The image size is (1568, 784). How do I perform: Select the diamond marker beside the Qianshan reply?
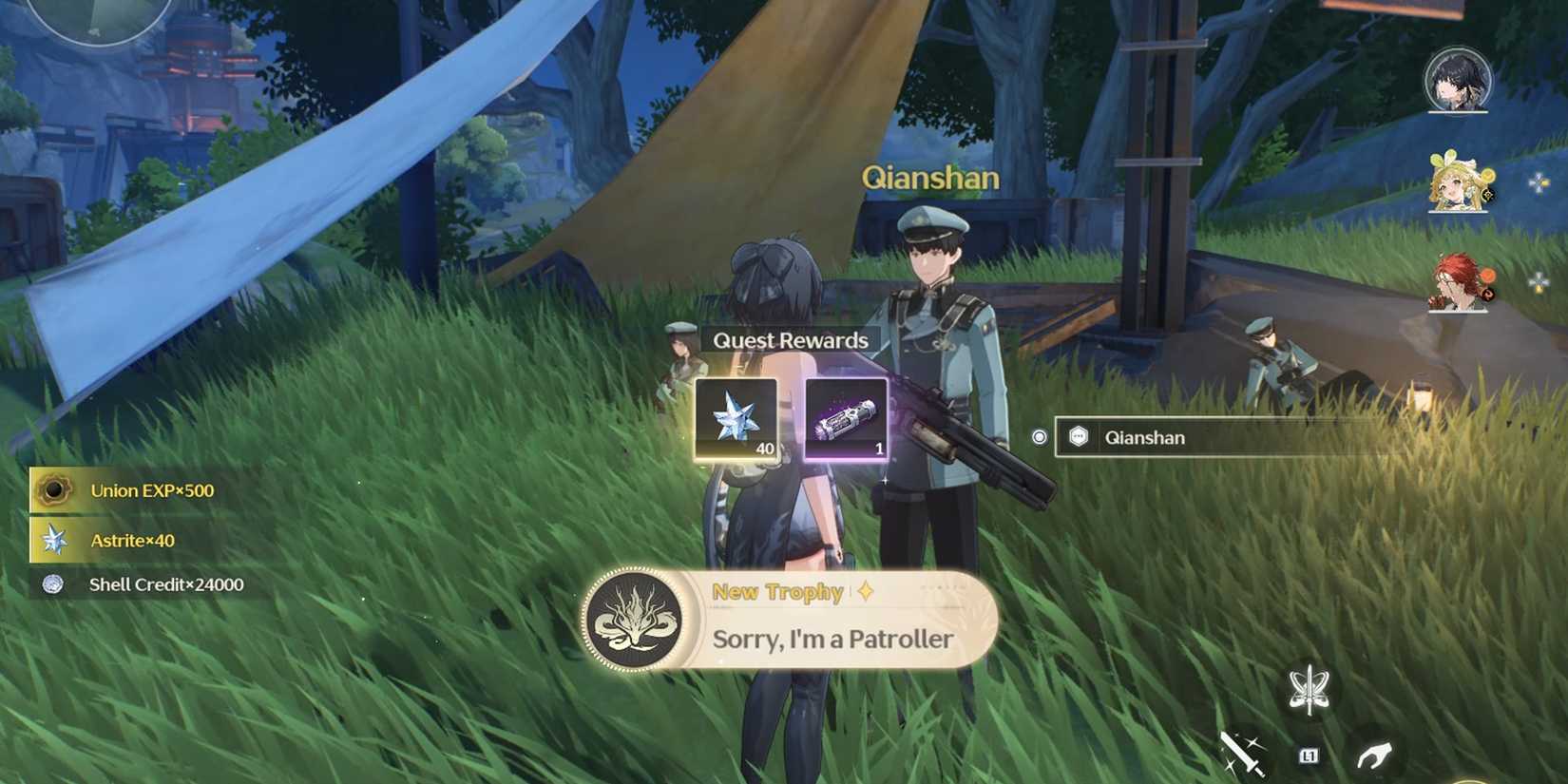[x=1039, y=436]
